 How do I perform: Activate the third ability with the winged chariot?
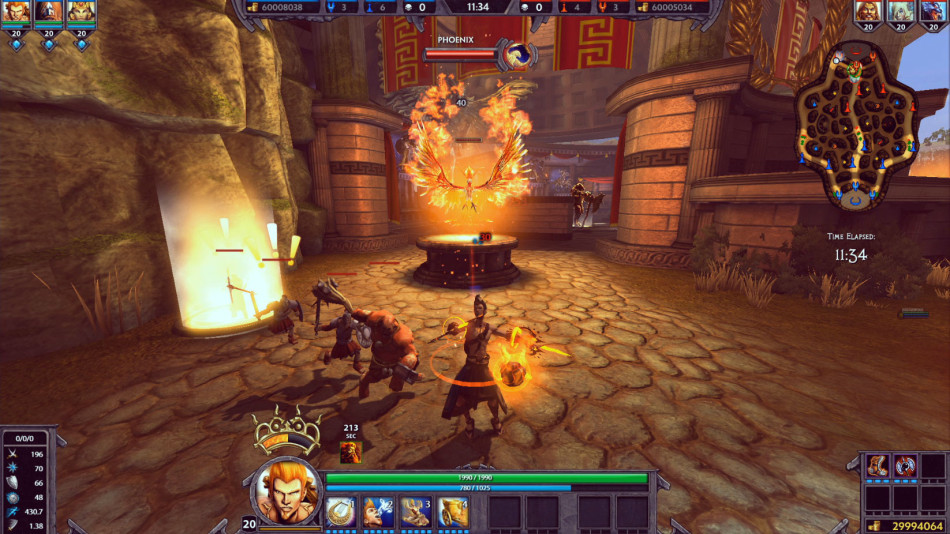coord(416,512)
